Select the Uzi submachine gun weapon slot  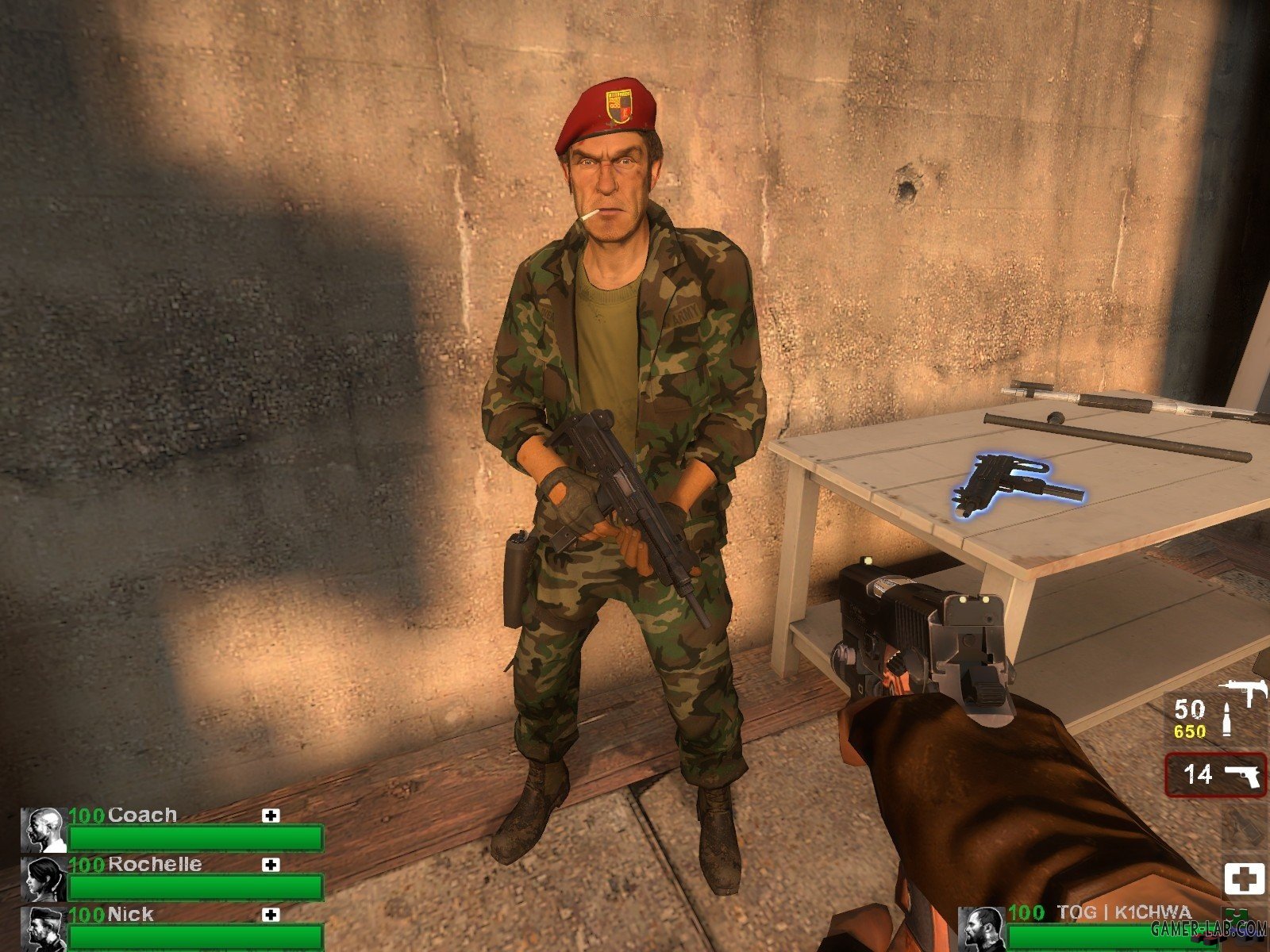tap(1215, 719)
